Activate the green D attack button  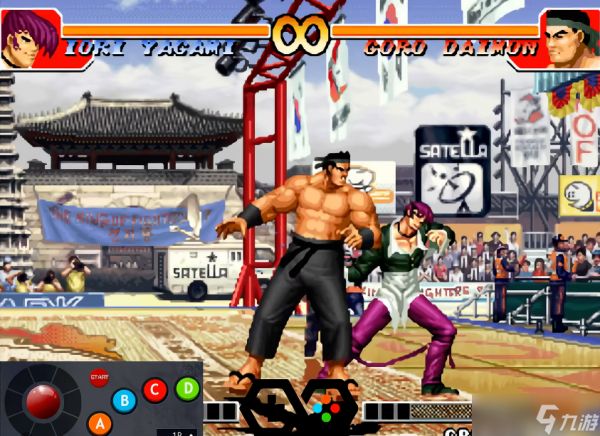[186, 388]
